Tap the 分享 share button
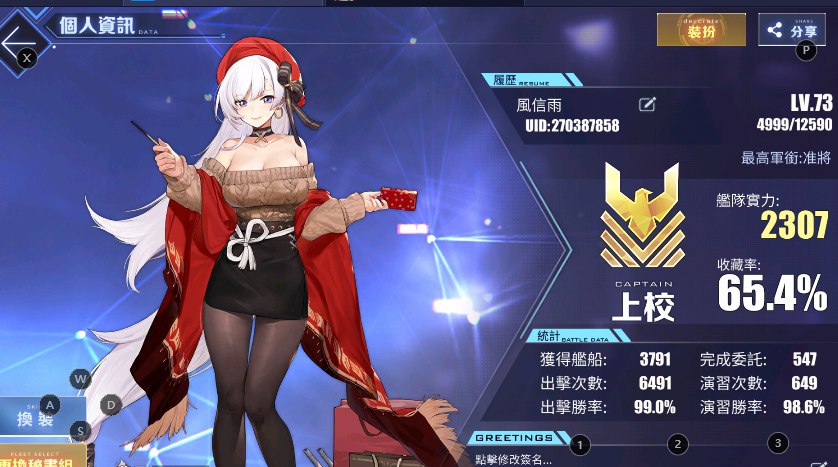The width and height of the screenshot is (838, 467). pyautogui.click(x=791, y=30)
